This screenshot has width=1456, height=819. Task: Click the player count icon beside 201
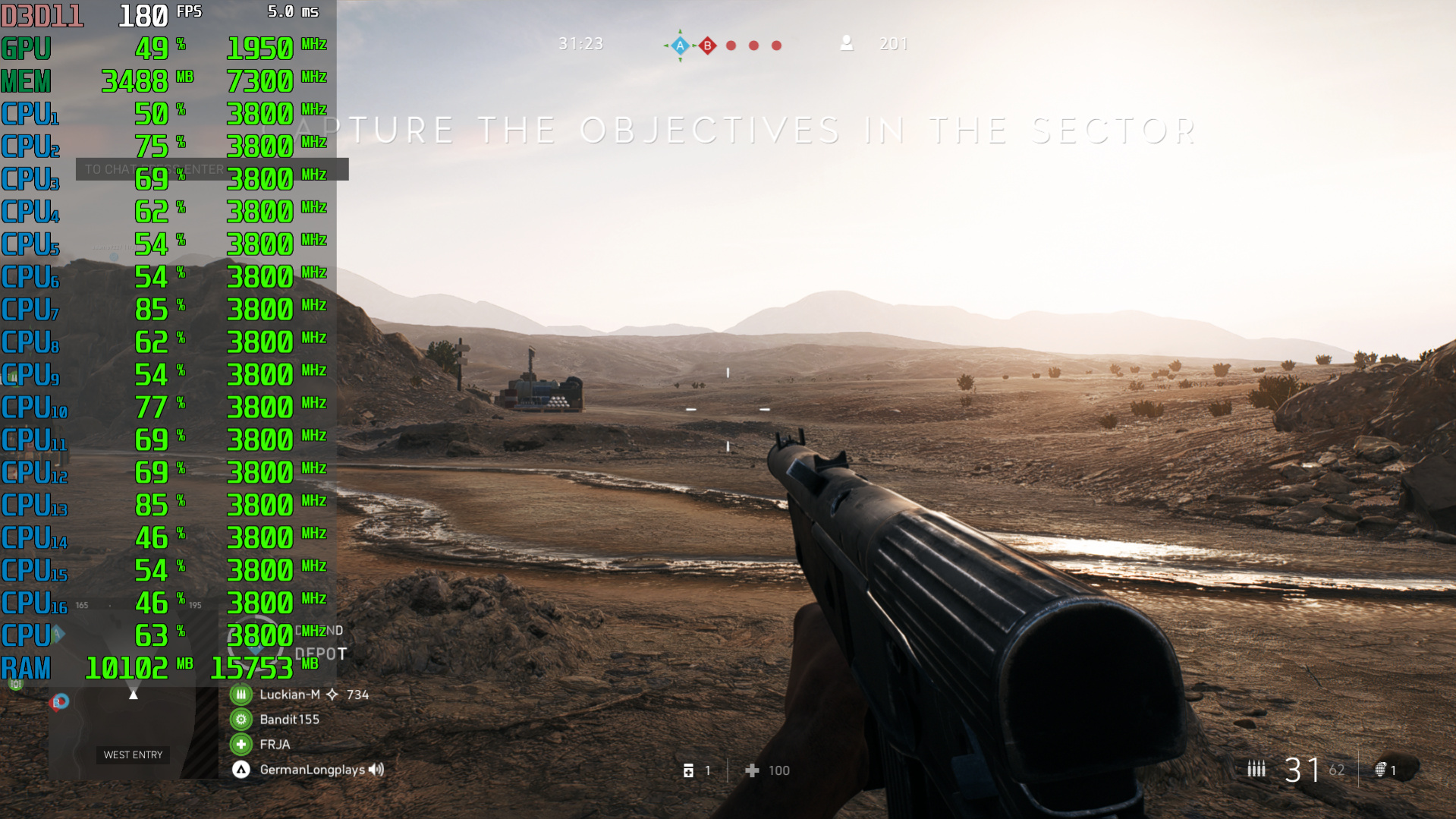(846, 44)
